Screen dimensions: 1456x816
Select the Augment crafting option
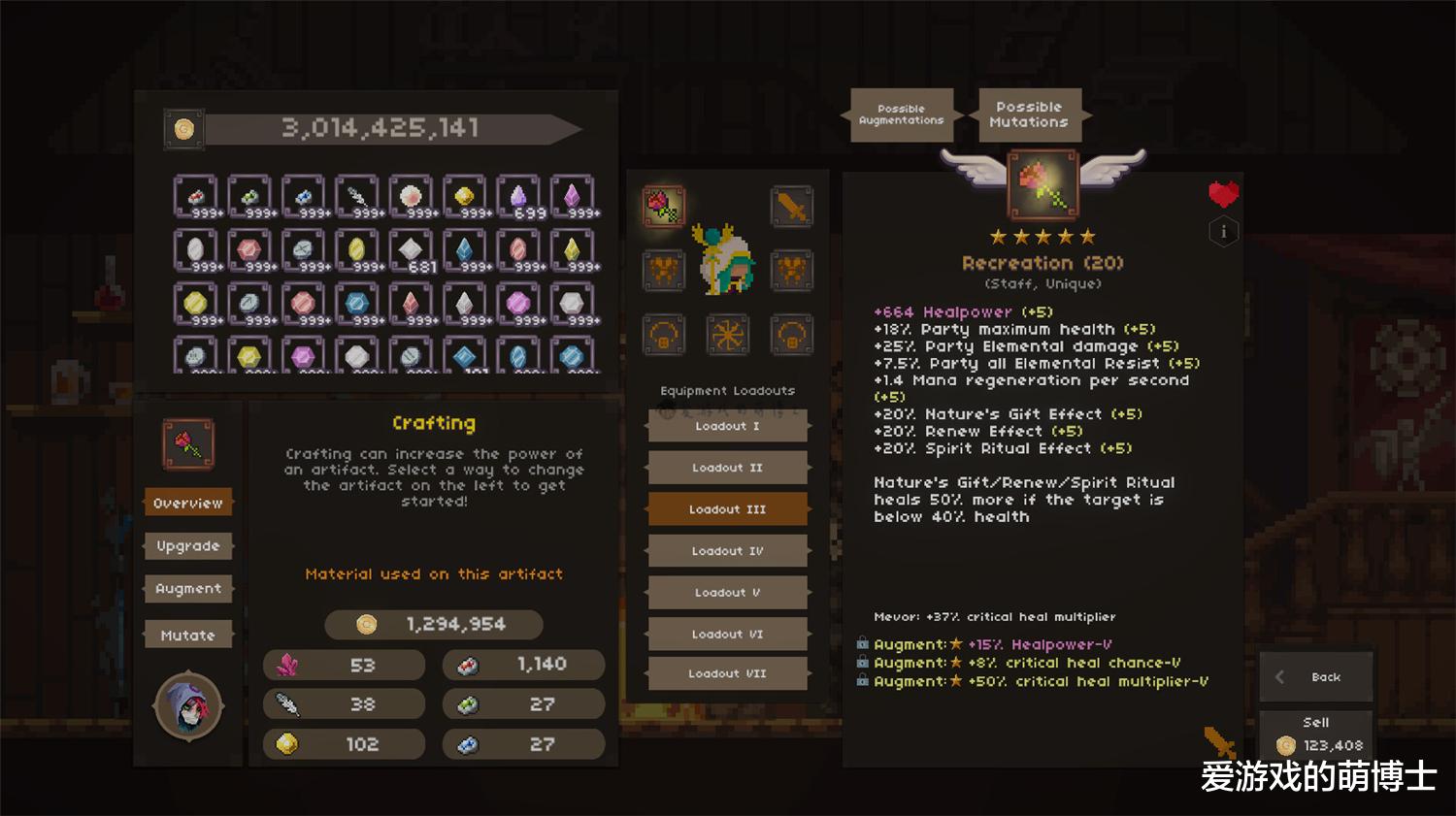[188, 589]
